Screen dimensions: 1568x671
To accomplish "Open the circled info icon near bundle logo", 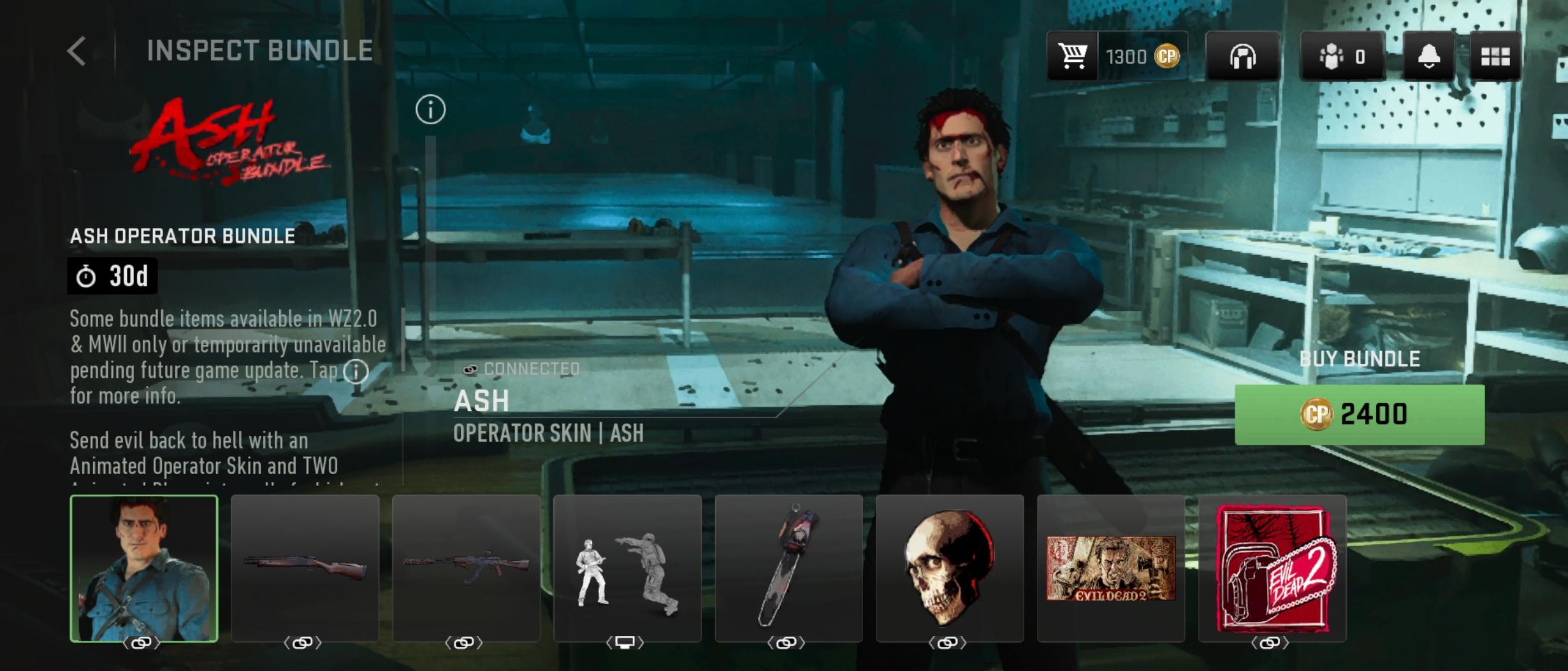I will coord(430,110).
